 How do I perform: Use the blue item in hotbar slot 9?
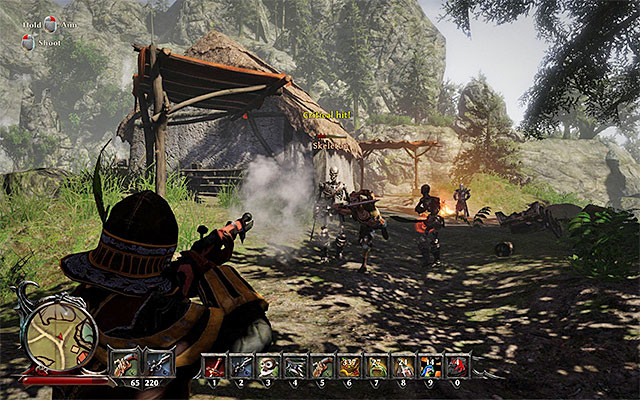[x=430, y=366]
